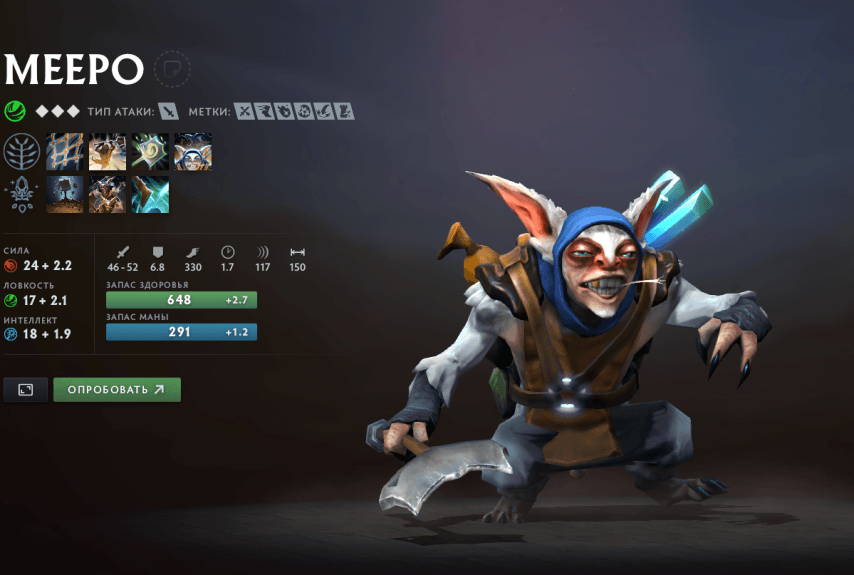
Task: Pick the armored Meepo ability icon
Action: click(x=107, y=195)
